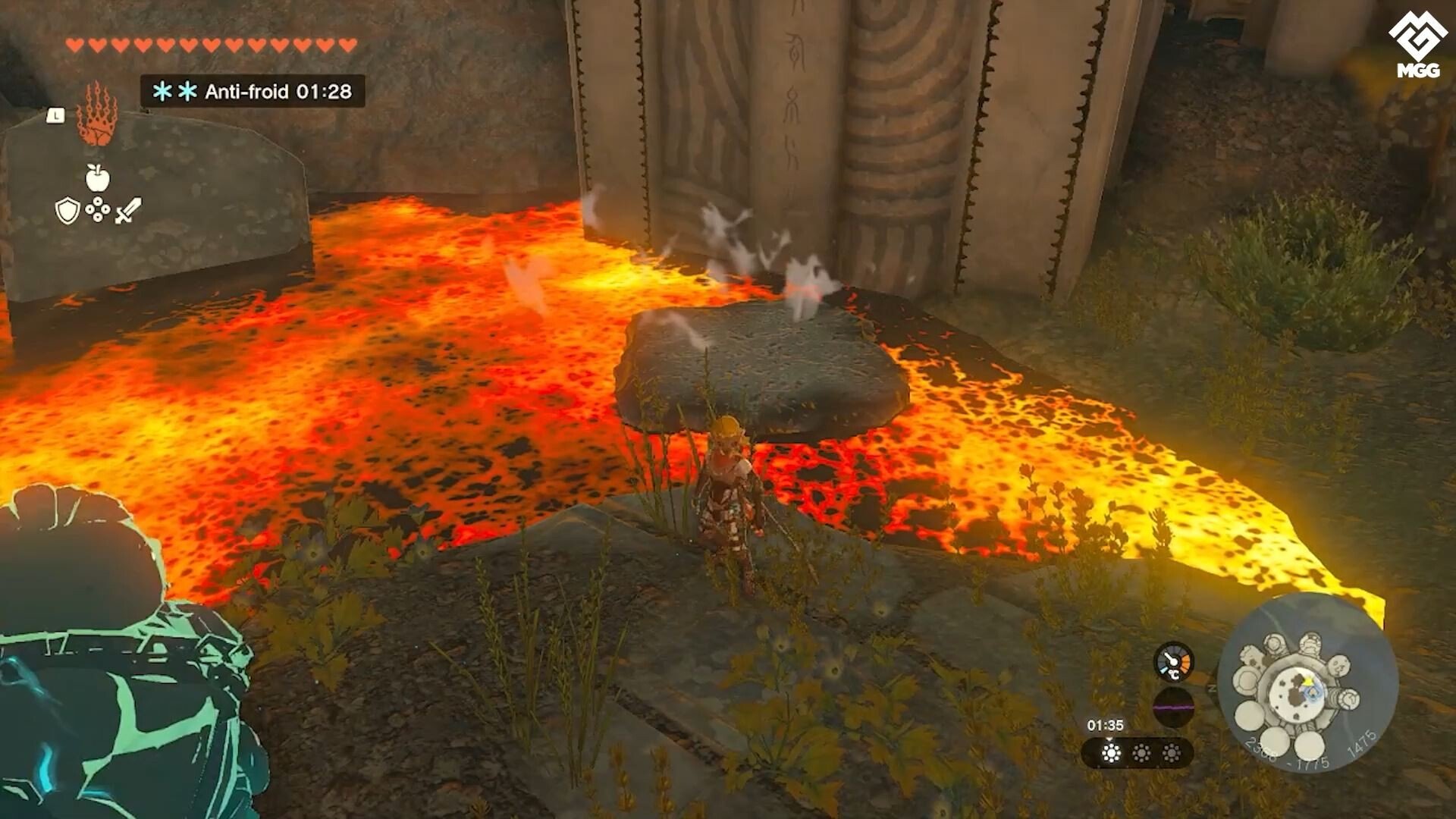Check the temperature gauge icon
The height and width of the screenshot is (819, 1456).
(x=1173, y=662)
